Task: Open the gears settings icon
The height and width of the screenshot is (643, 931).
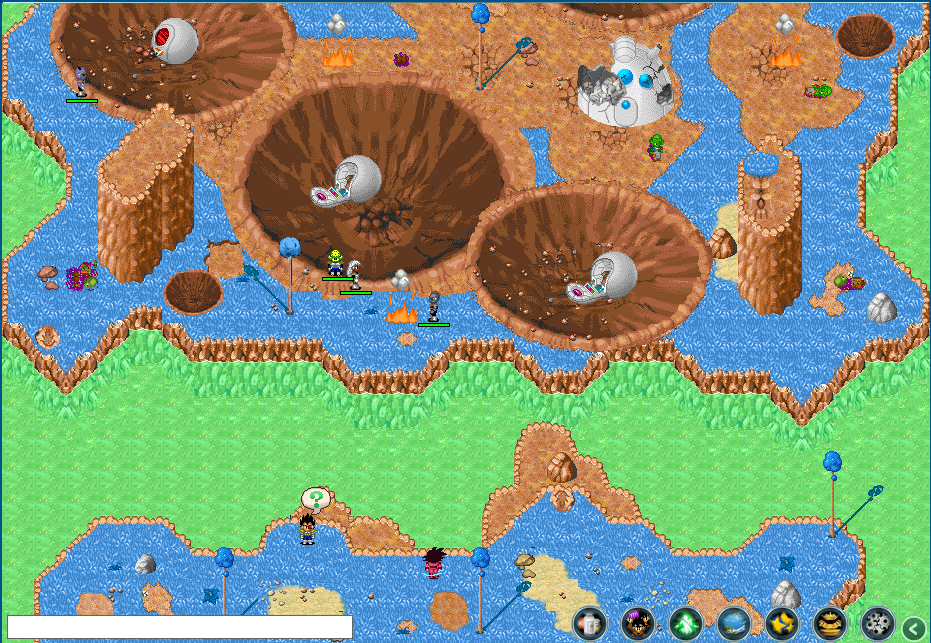Action: point(878,624)
